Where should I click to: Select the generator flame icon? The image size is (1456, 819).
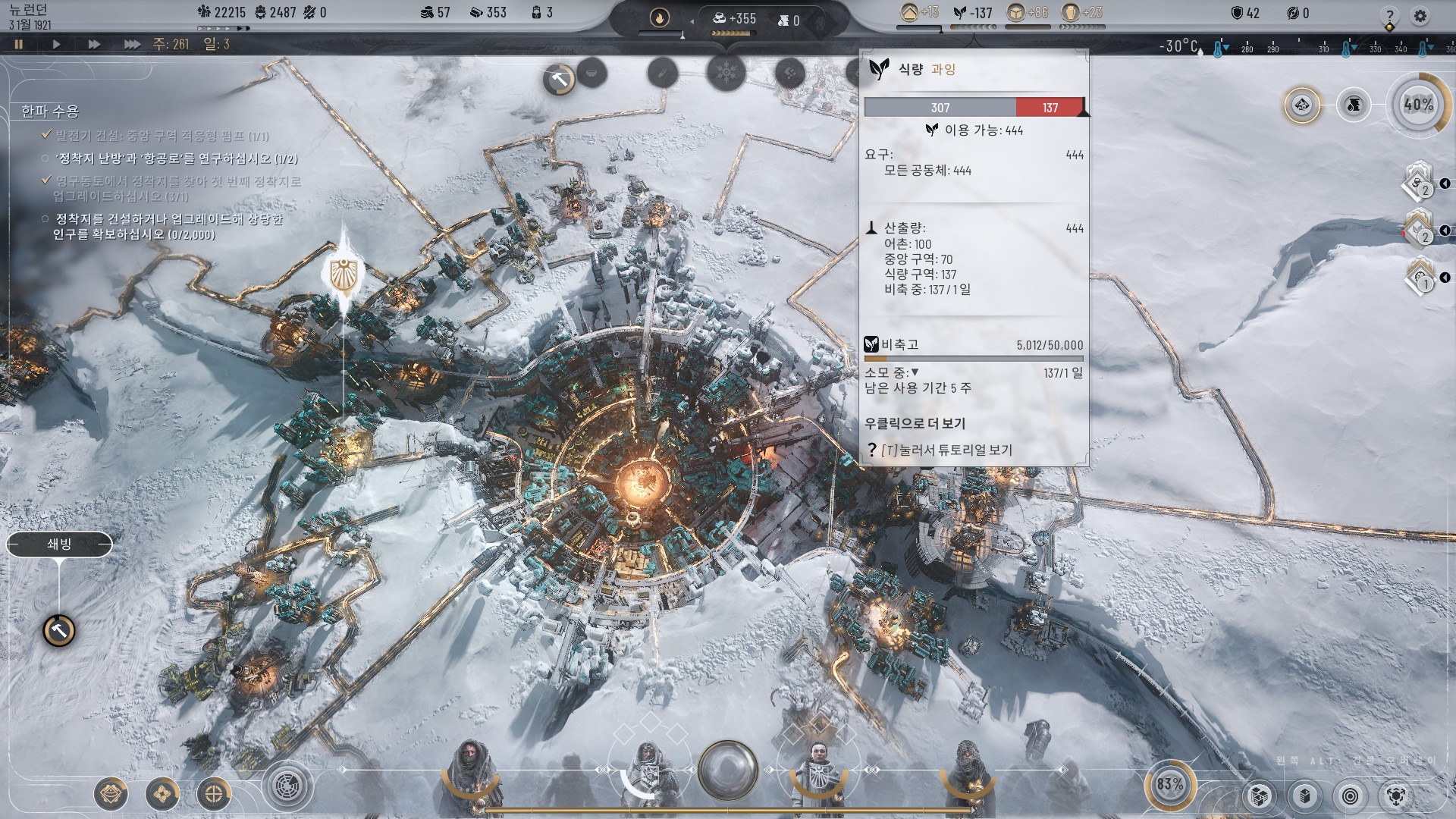(659, 17)
